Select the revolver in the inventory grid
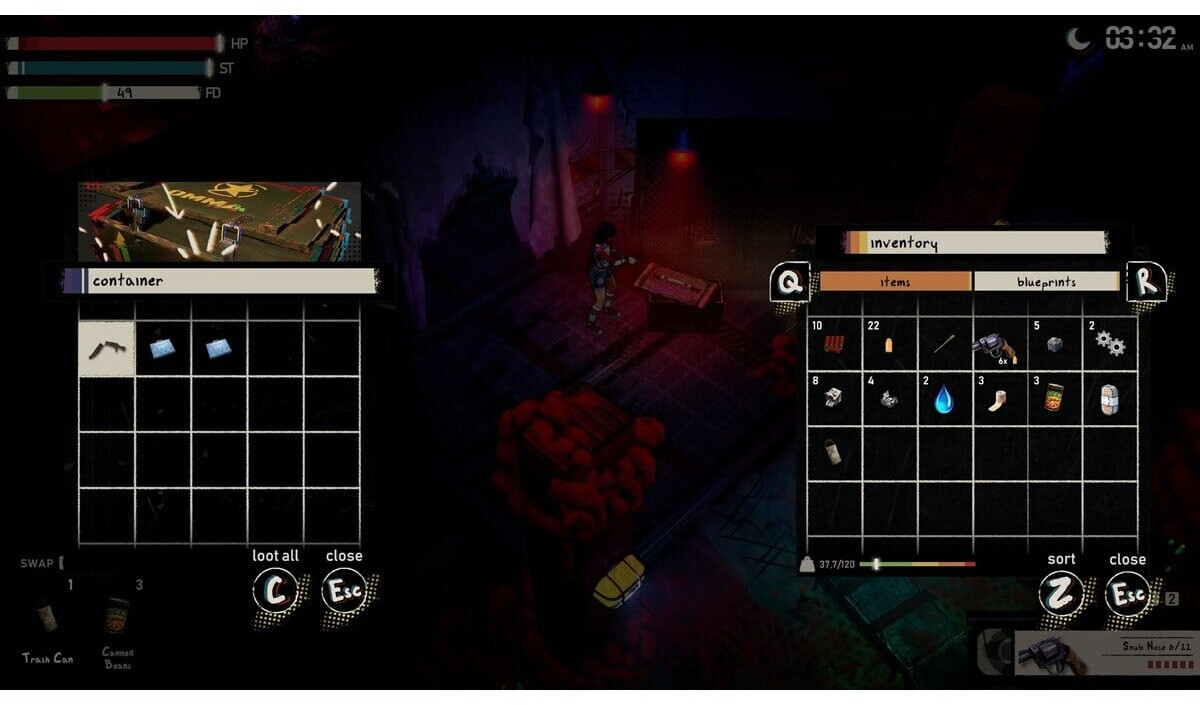The width and height of the screenshot is (1200, 705). (x=999, y=346)
